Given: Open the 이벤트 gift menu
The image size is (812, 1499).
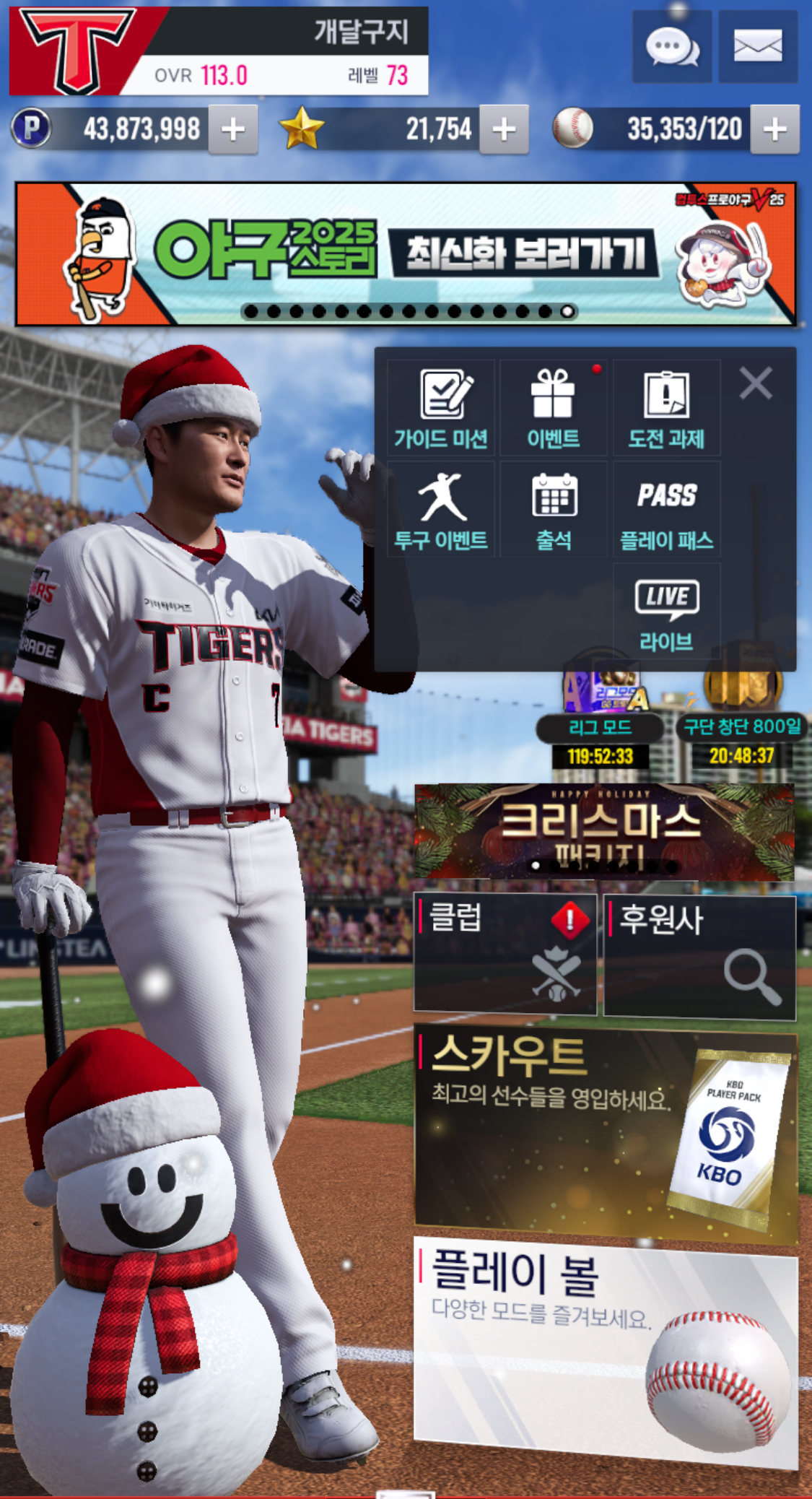Looking at the screenshot, I should pos(554,409).
